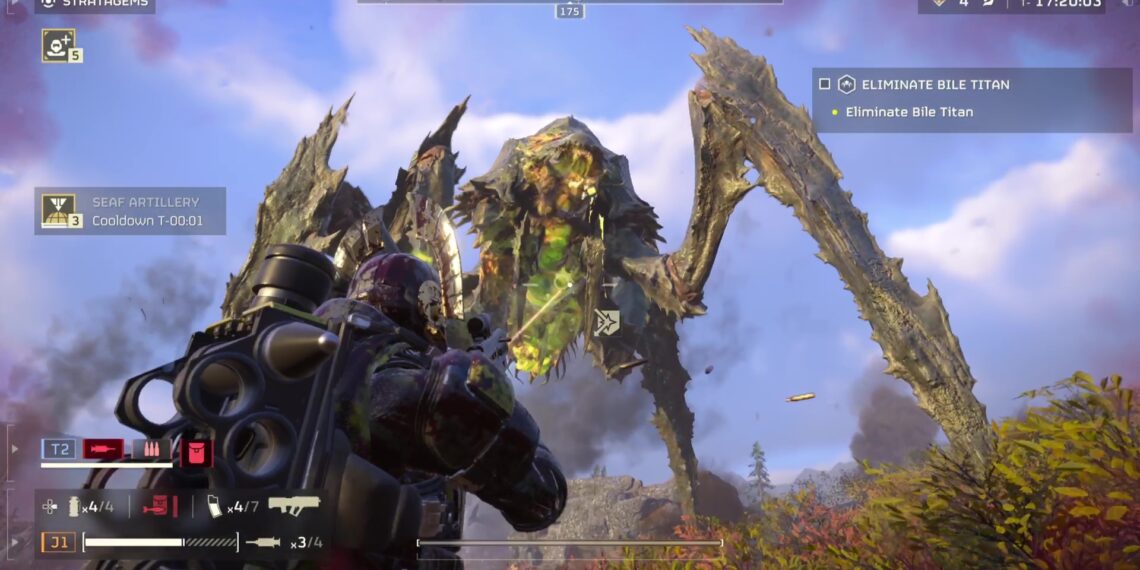Click the red syringe status icon

click(x=103, y=449)
